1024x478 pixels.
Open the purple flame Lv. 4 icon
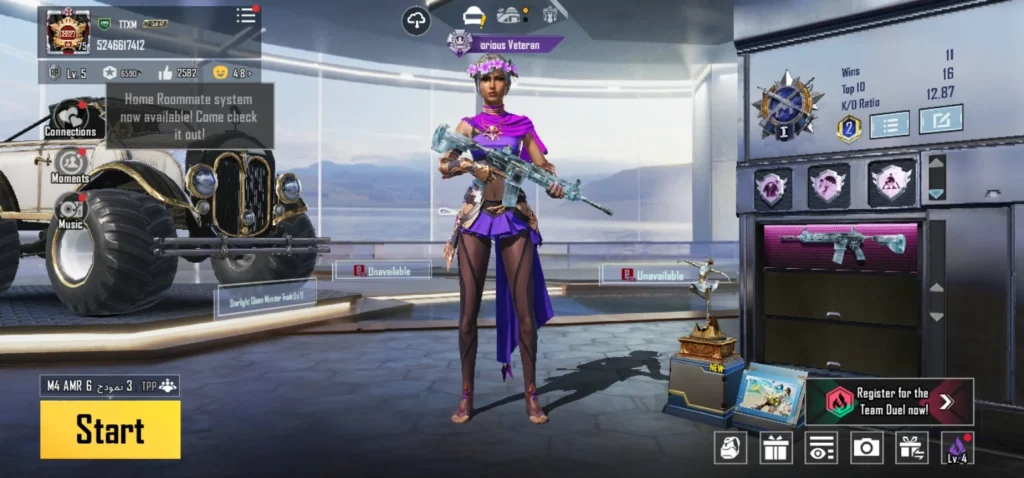957,447
